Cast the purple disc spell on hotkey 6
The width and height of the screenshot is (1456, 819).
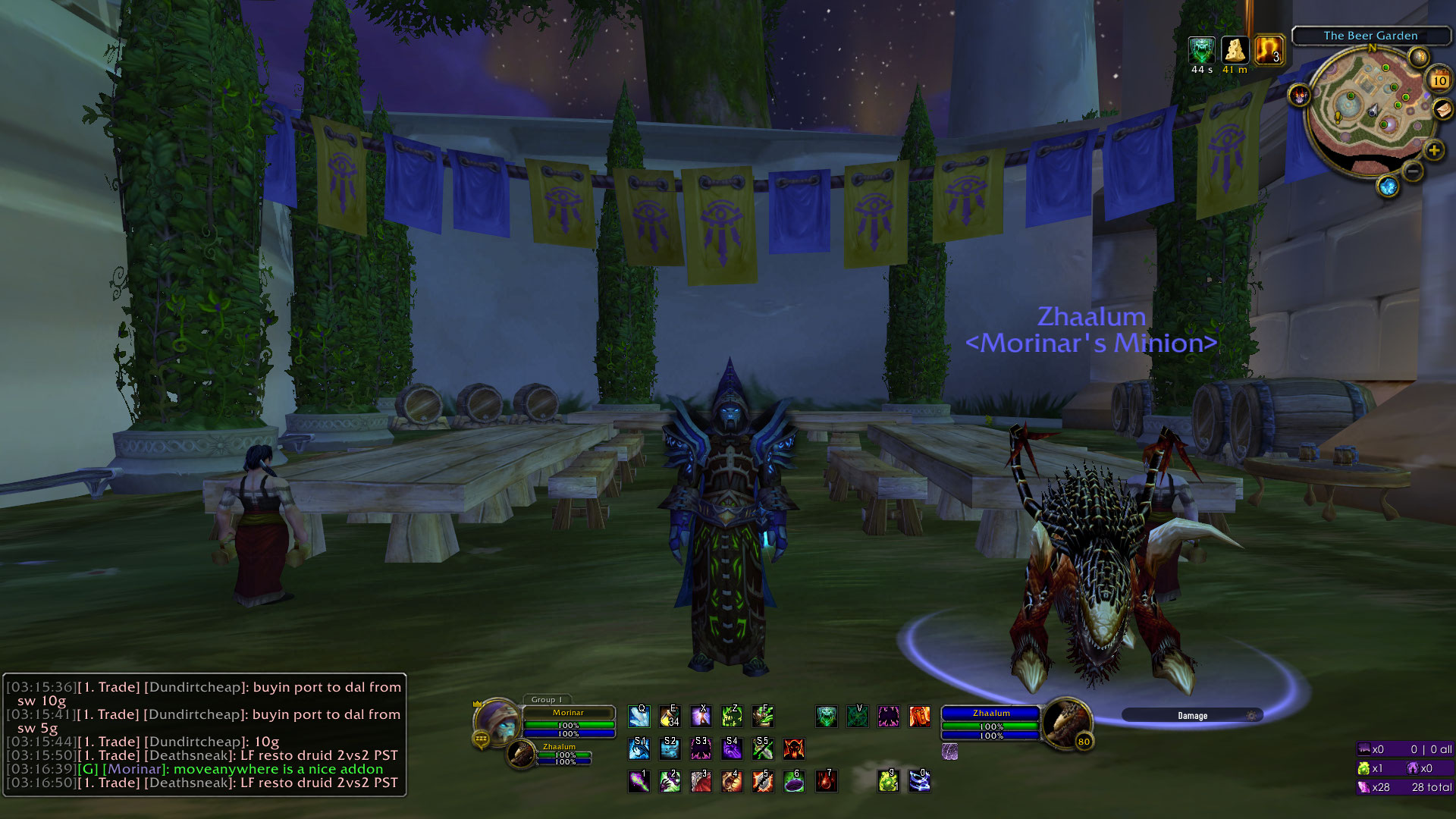(x=794, y=781)
